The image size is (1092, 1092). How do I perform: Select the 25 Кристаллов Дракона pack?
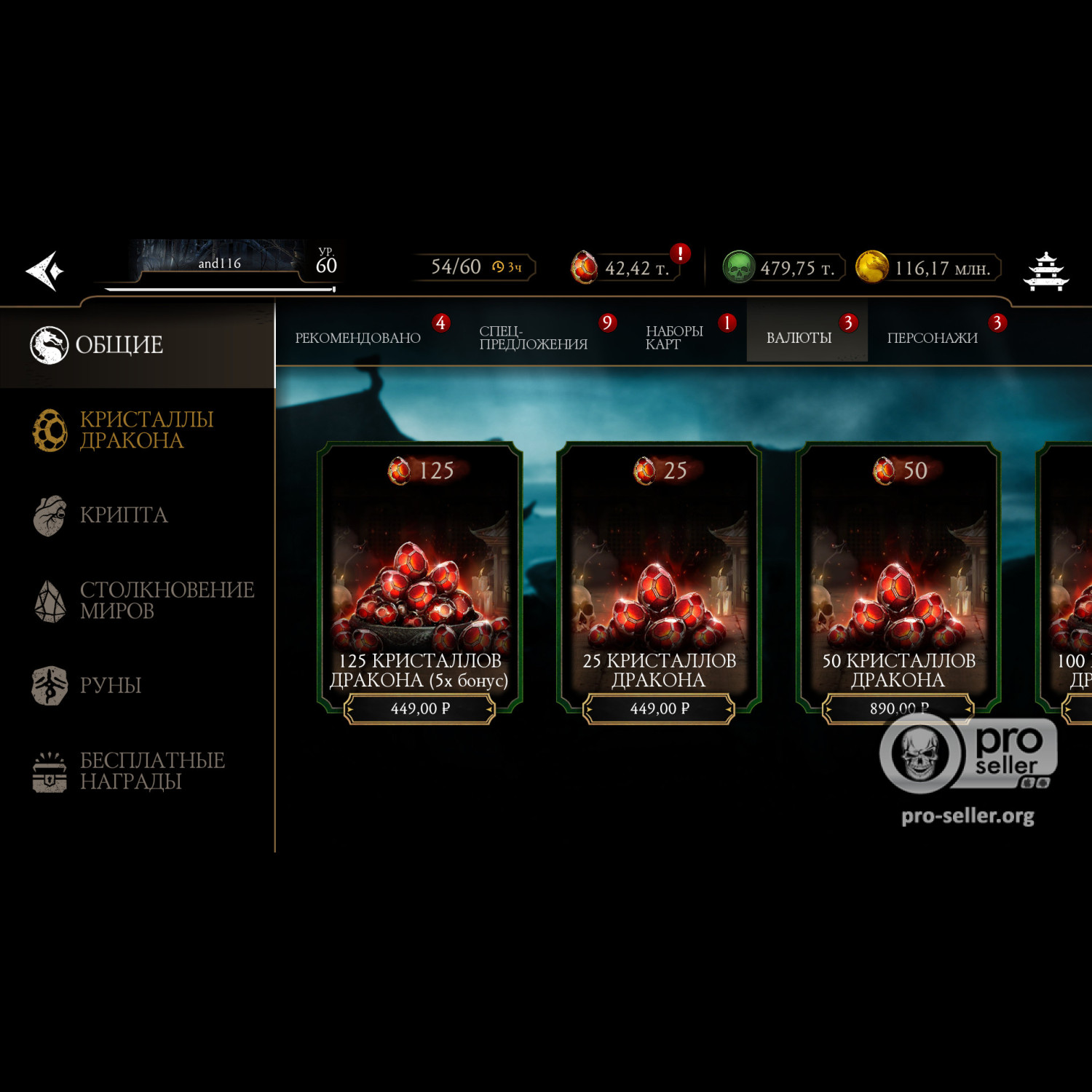(659, 708)
